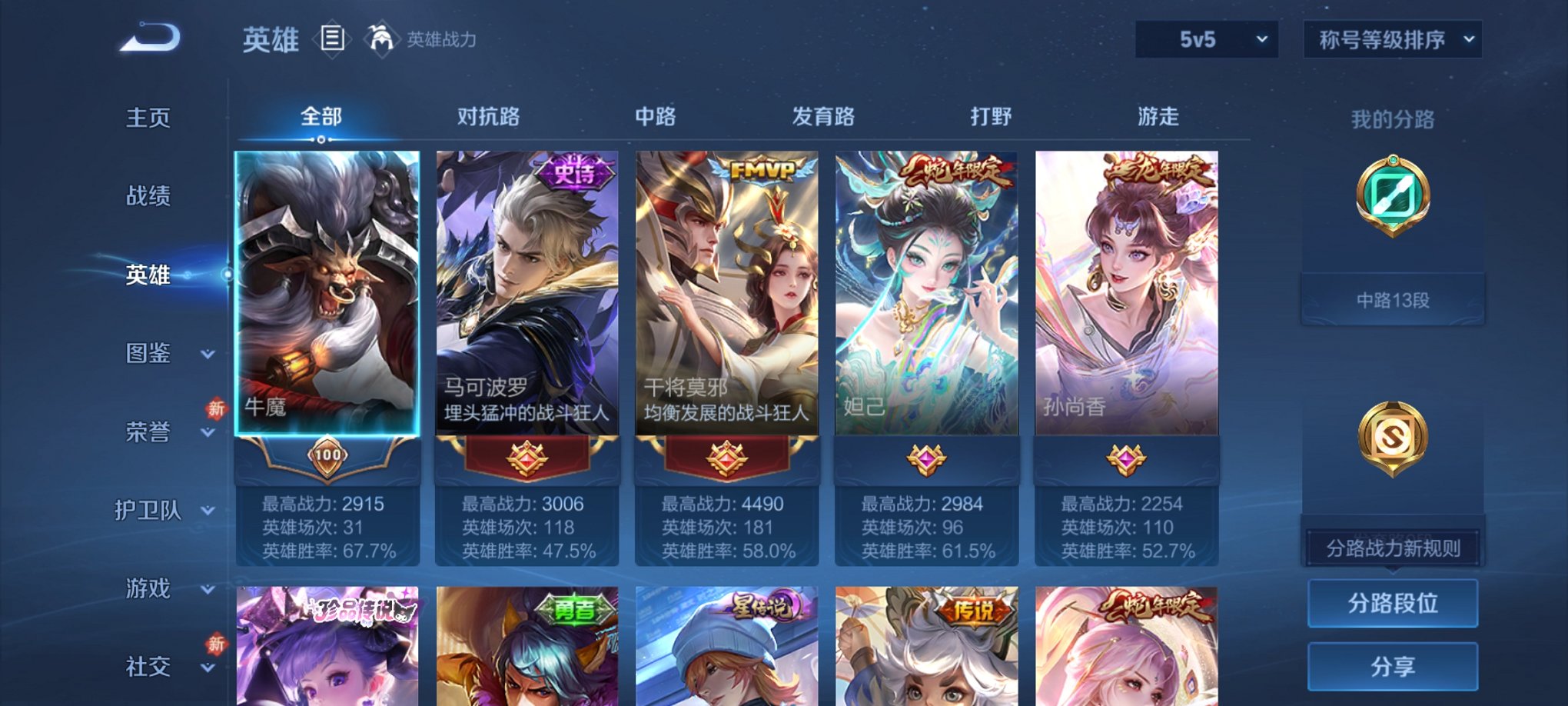
Task: Click the hero handbook icon beside the 英雄 title
Action: (x=332, y=40)
